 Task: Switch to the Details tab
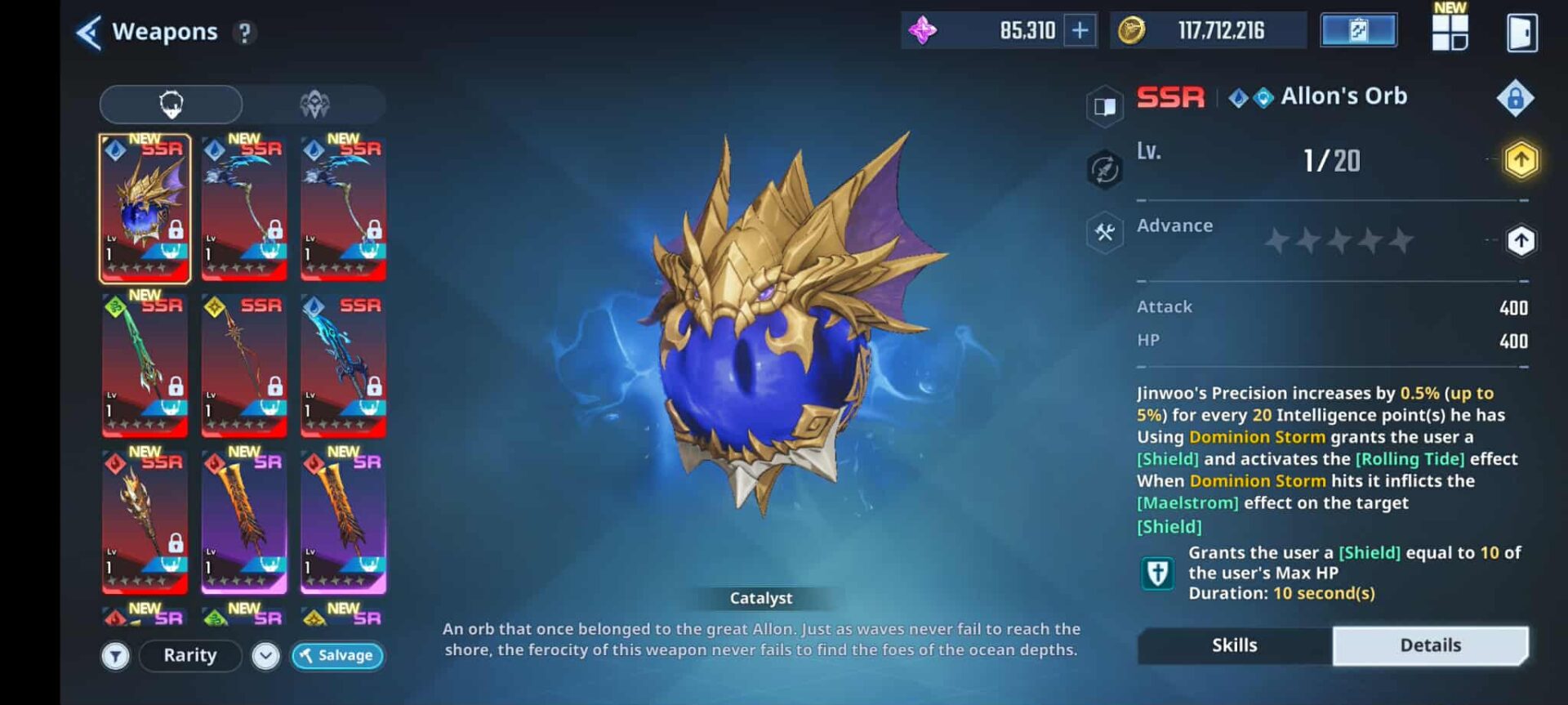pyautogui.click(x=1430, y=645)
